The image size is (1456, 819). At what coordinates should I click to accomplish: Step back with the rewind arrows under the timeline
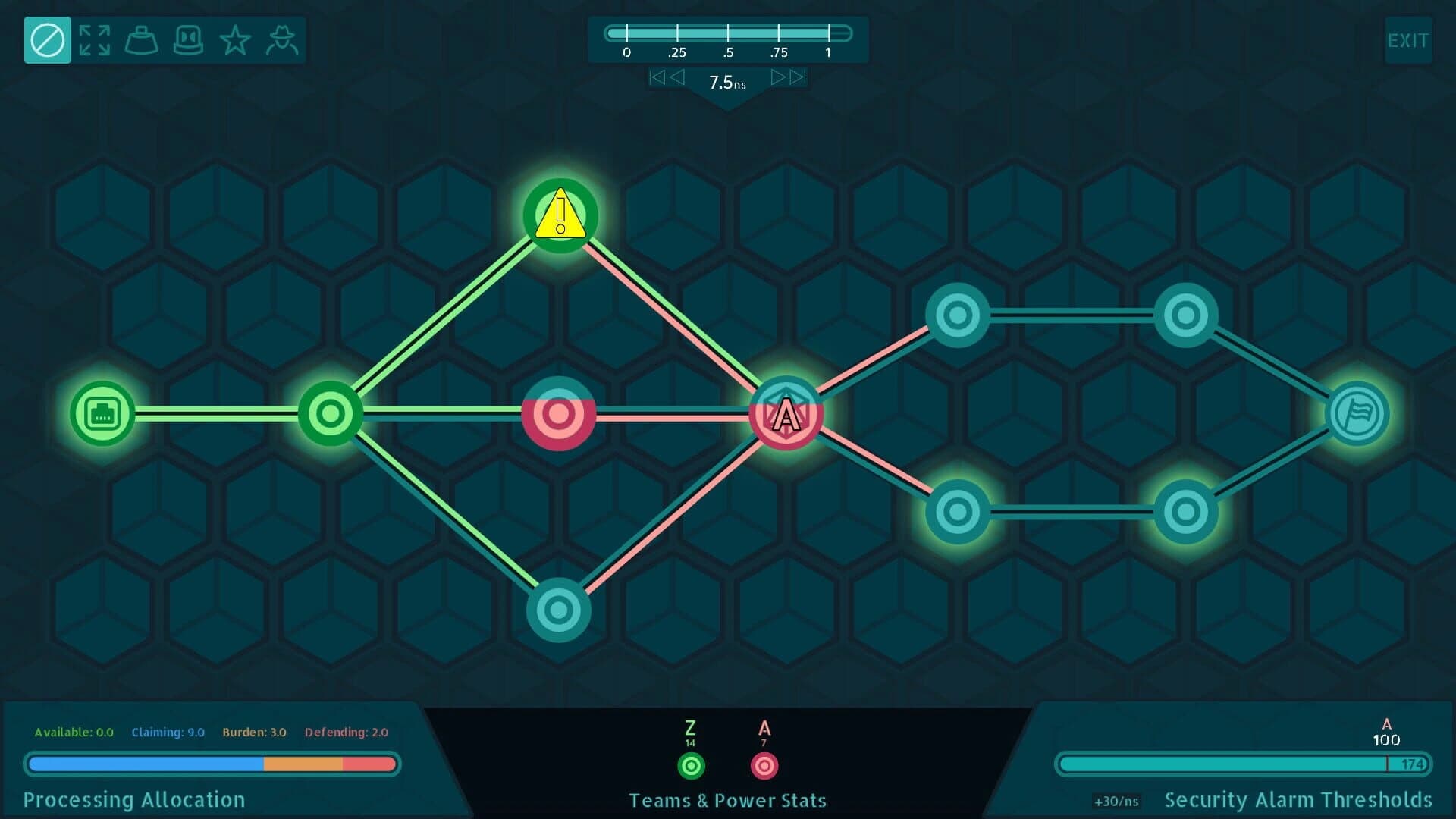tap(667, 76)
